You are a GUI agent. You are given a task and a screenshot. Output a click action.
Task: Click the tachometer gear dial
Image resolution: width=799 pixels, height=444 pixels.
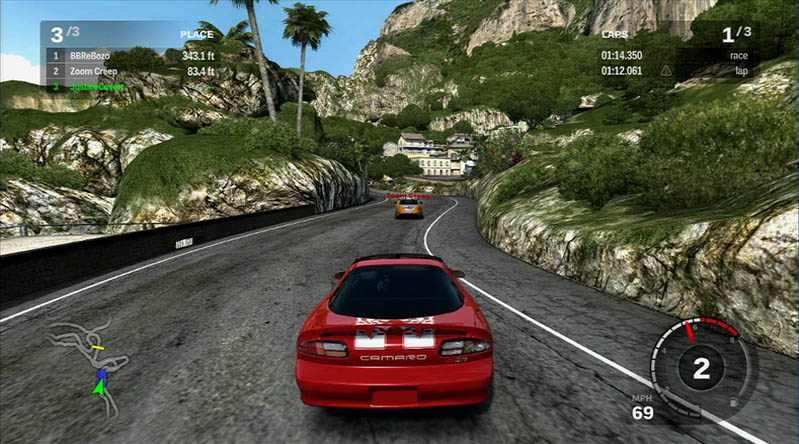click(x=700, y=368)
